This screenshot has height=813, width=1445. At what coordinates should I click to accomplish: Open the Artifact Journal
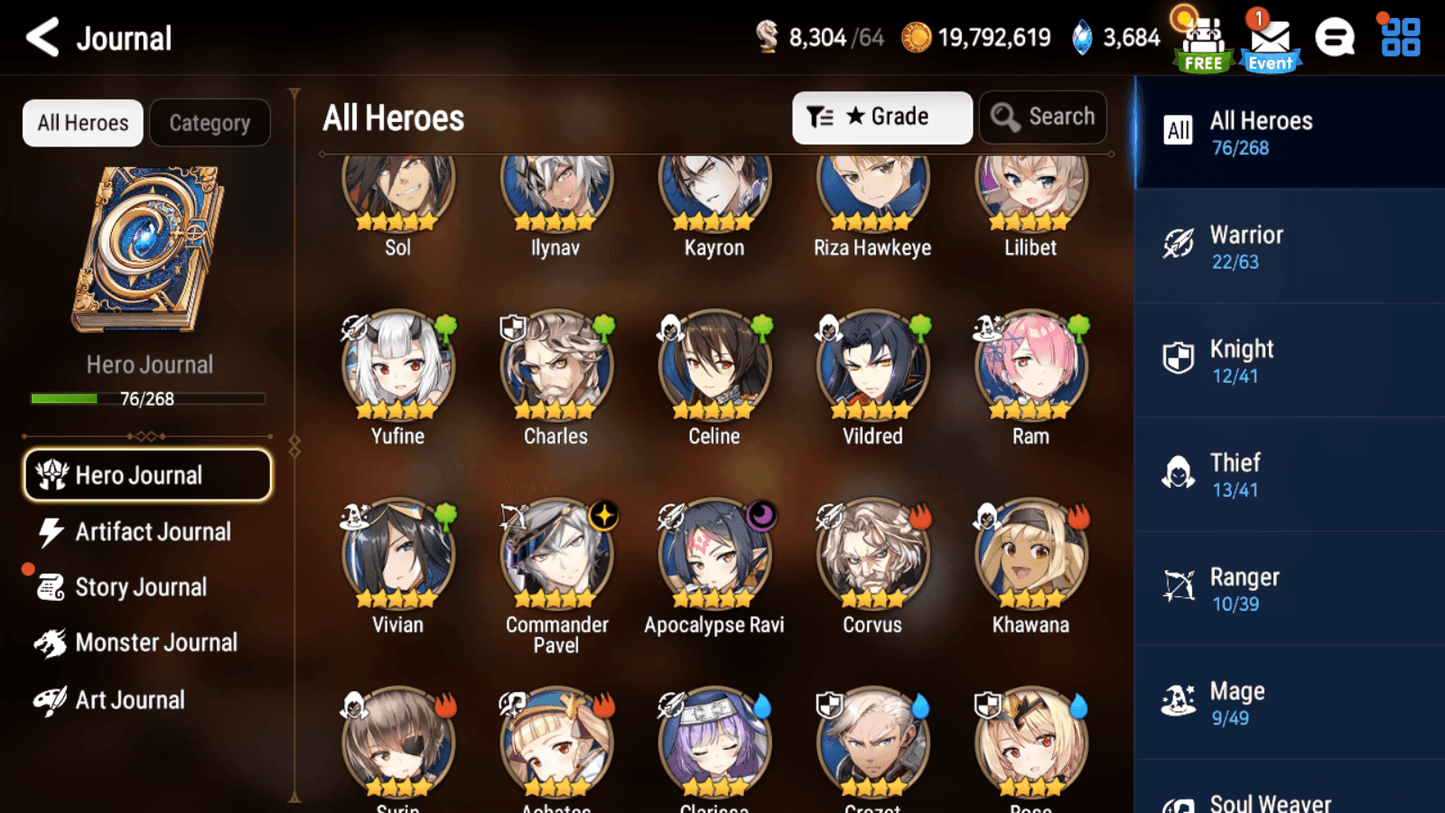pyautogui.click(x=150, y=531)
